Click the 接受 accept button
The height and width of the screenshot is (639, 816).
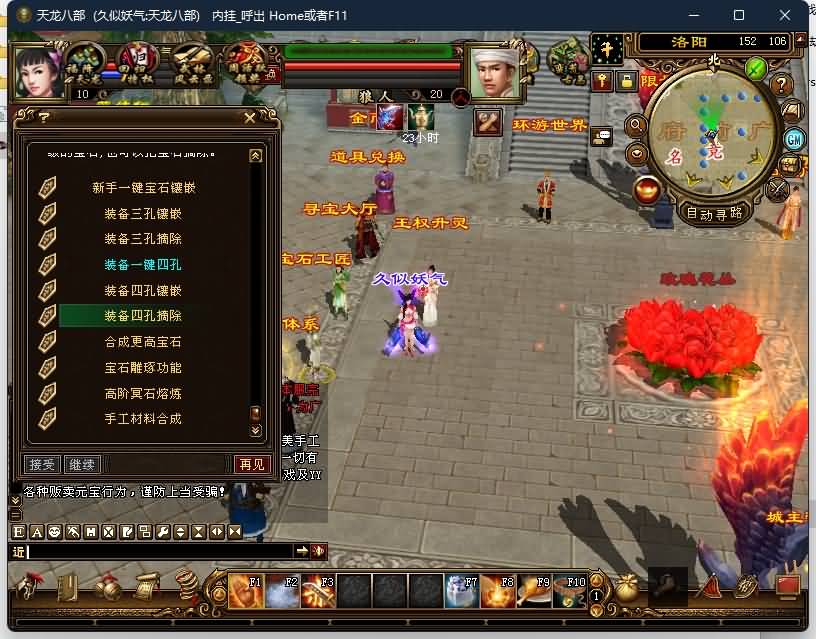point(42,464)
